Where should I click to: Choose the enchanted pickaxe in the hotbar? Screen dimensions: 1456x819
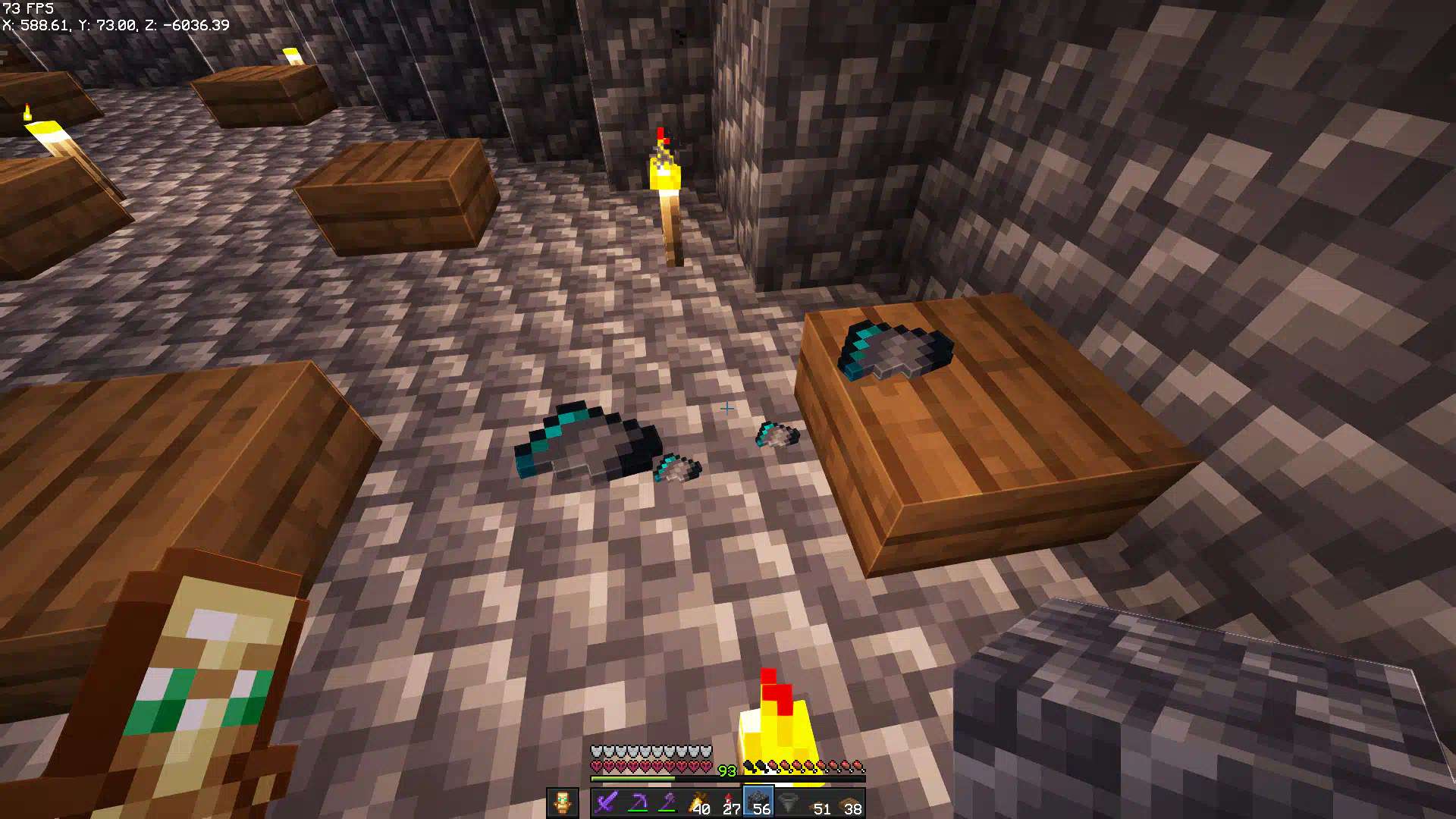(x=637, y=802)
